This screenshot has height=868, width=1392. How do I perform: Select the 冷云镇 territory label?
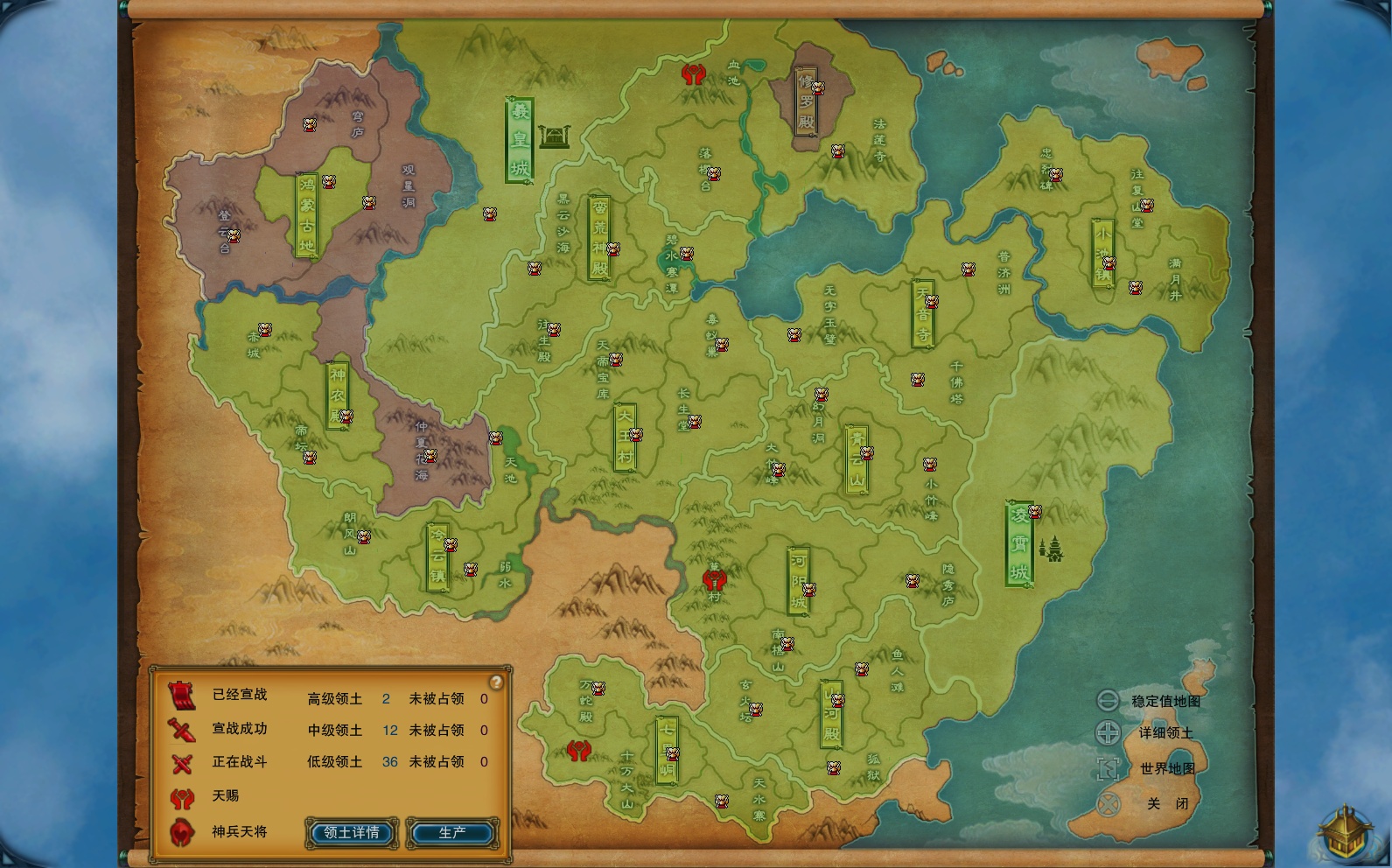point(437,557)
